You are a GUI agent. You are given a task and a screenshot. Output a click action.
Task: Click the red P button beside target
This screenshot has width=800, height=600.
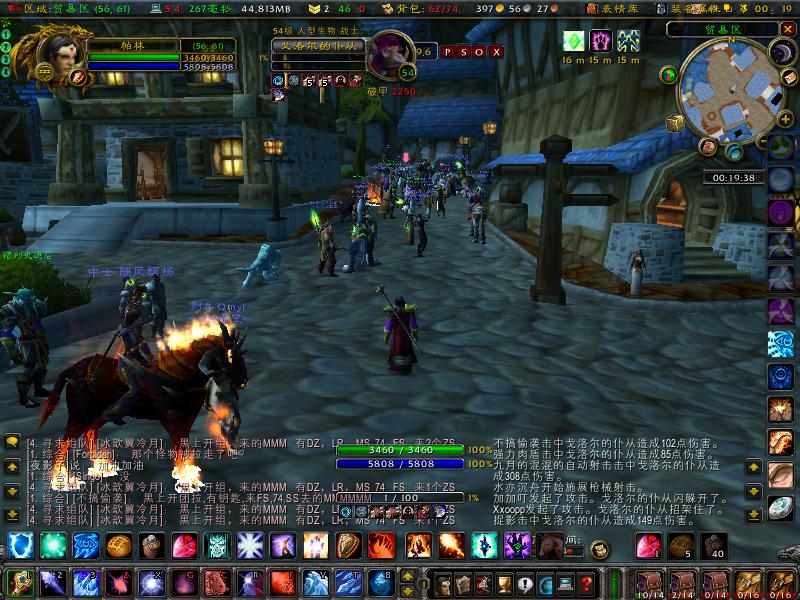pyautogui.click(x=448, y=52)
